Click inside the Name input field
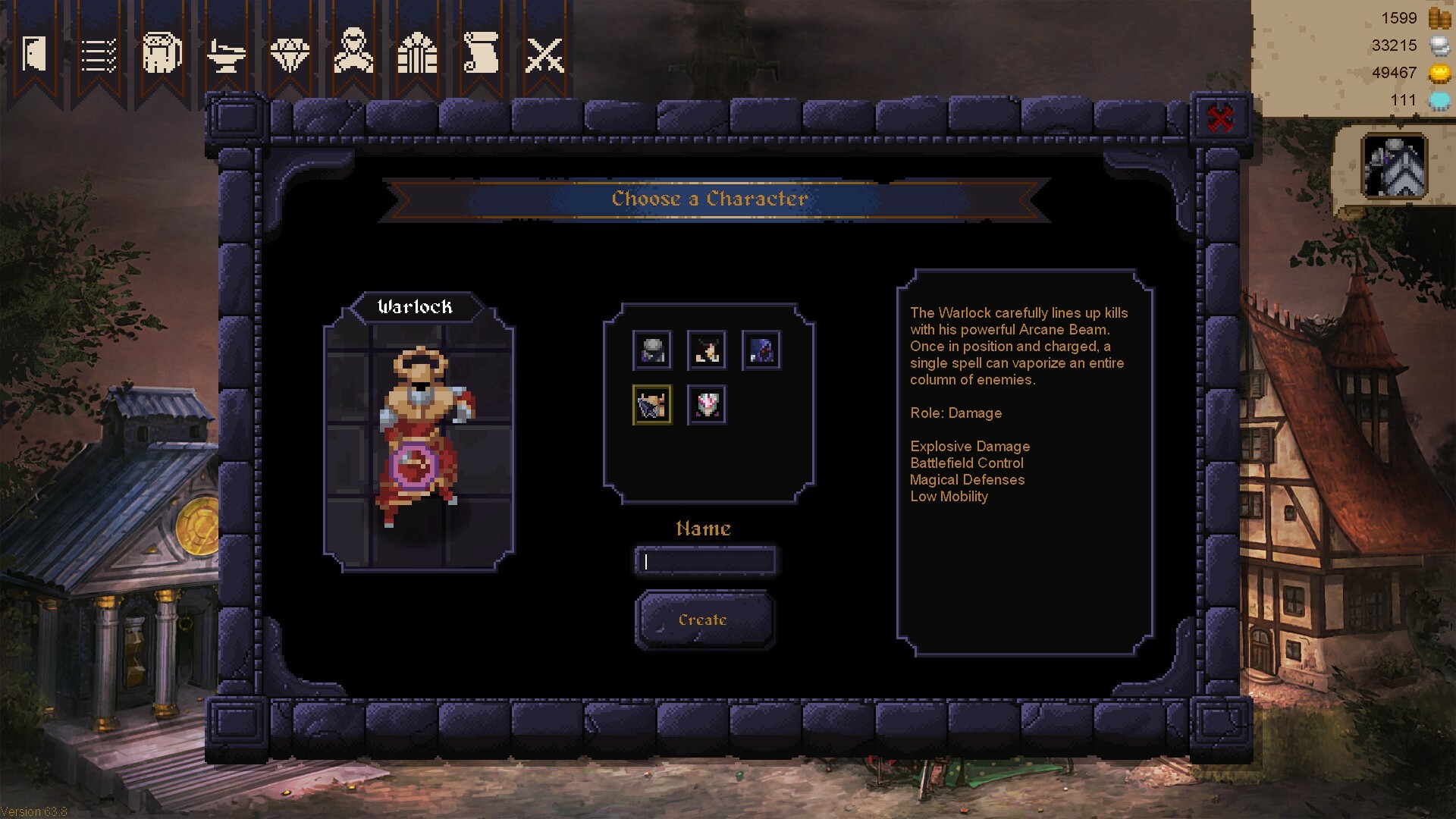 (x=705, y=560)
